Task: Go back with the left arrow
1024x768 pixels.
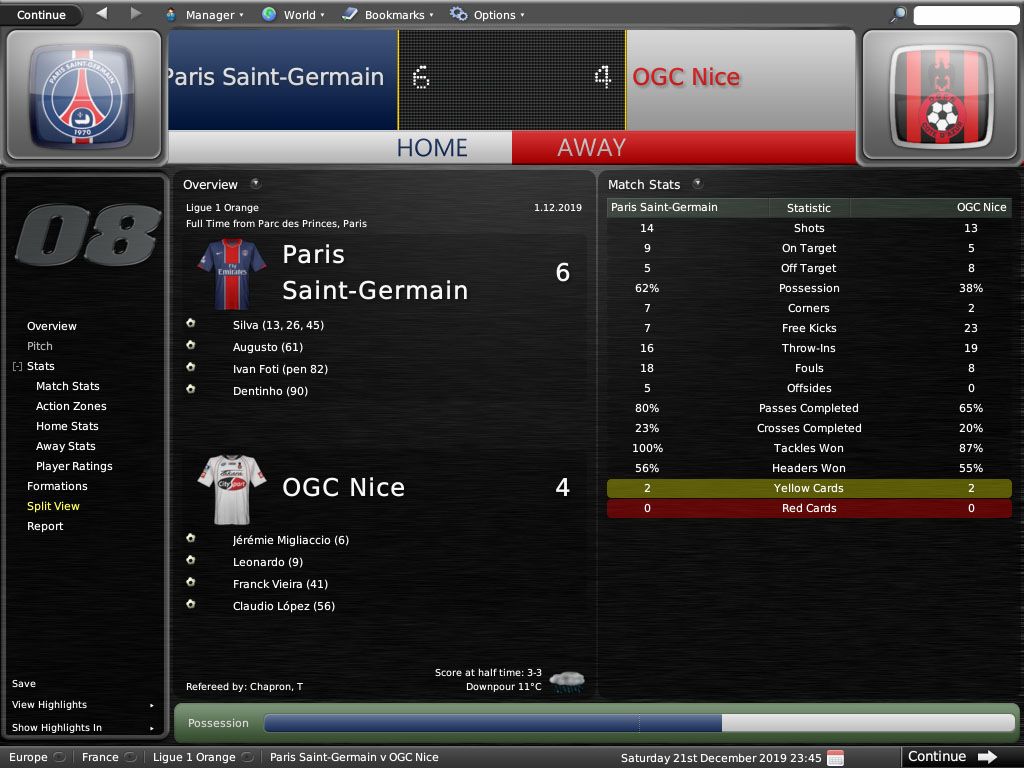Action: click(x=102, y=14)
